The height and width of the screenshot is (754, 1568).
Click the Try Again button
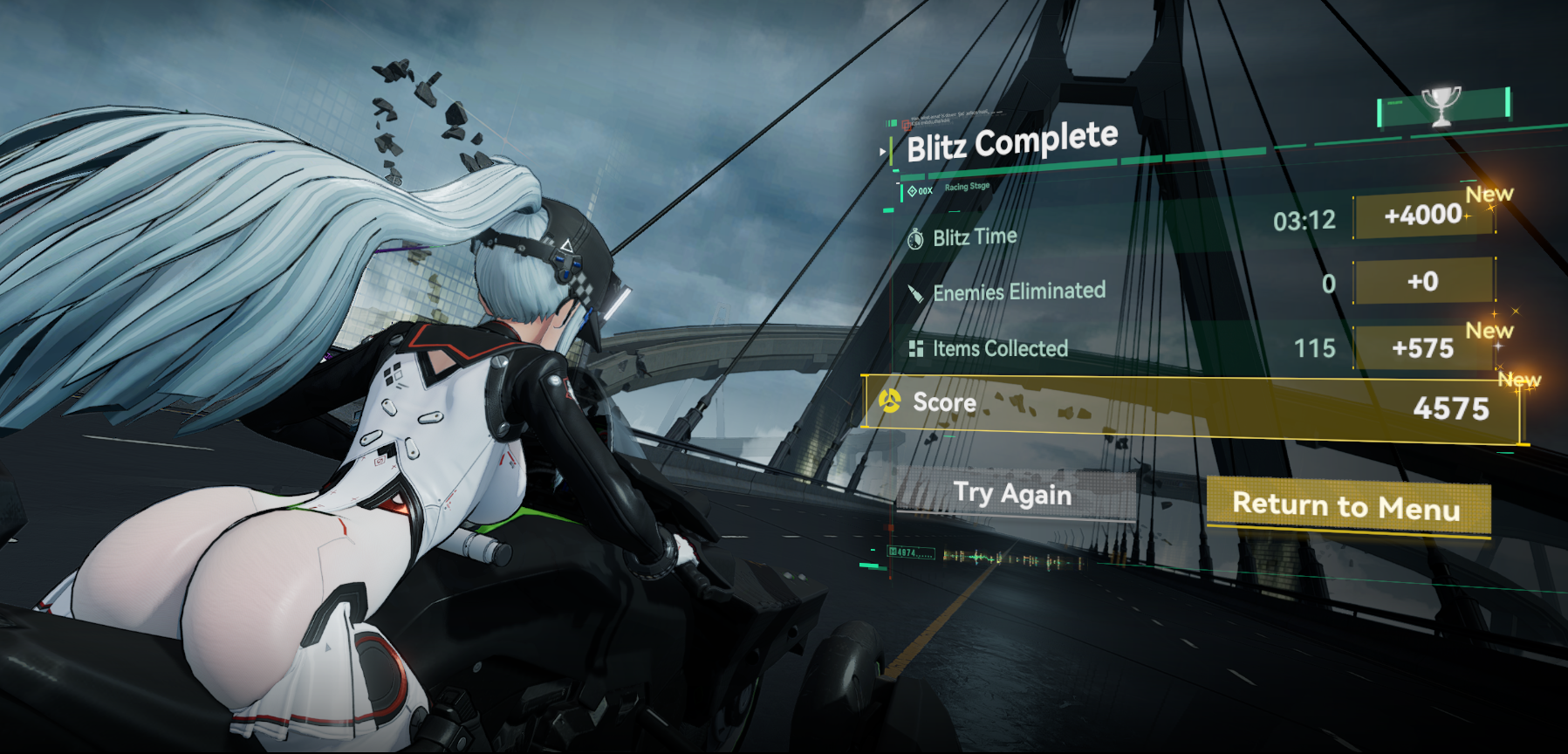click(1013, 495)
